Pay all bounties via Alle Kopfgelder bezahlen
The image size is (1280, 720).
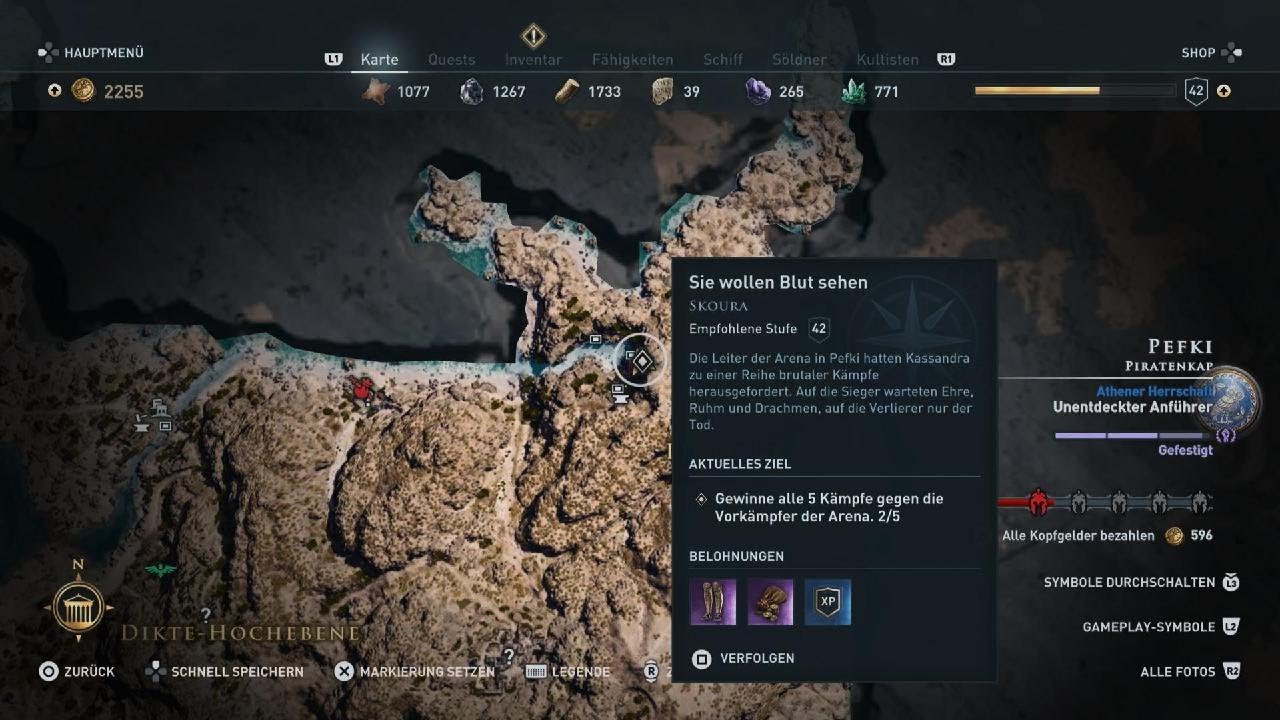(1078, 536)
